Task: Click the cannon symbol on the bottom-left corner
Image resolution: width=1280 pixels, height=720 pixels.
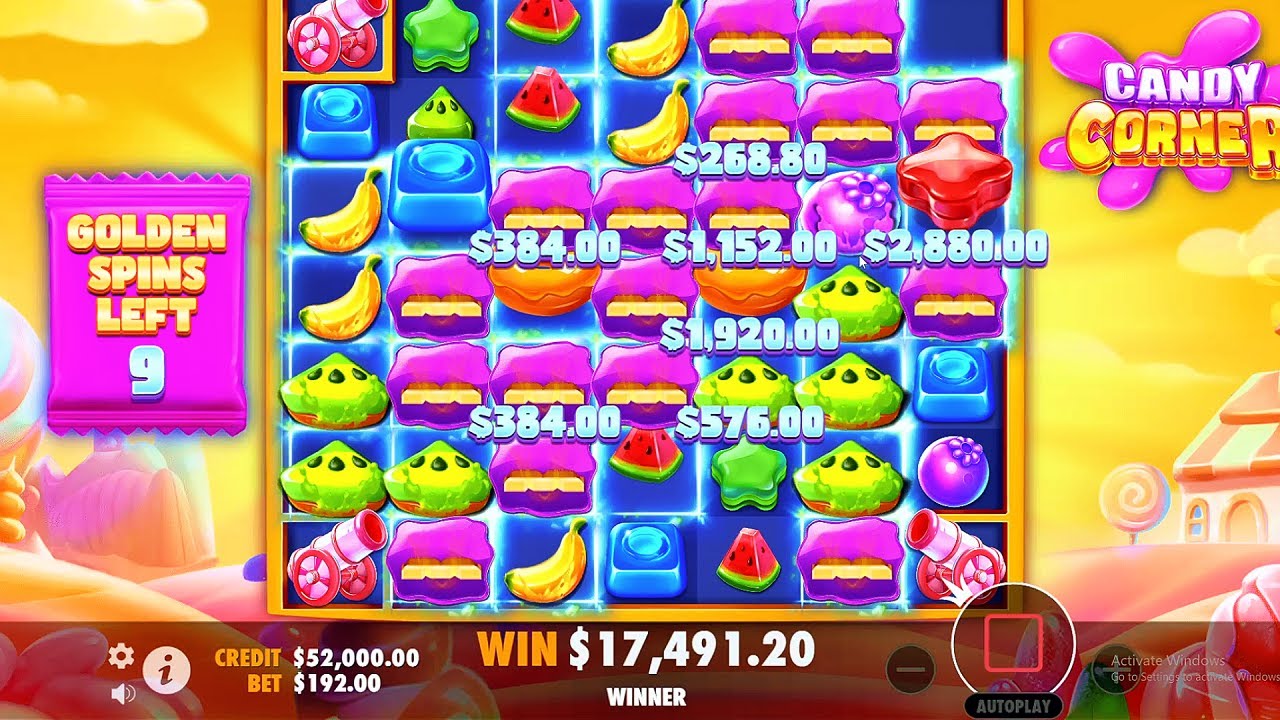Action: (335, 565)
